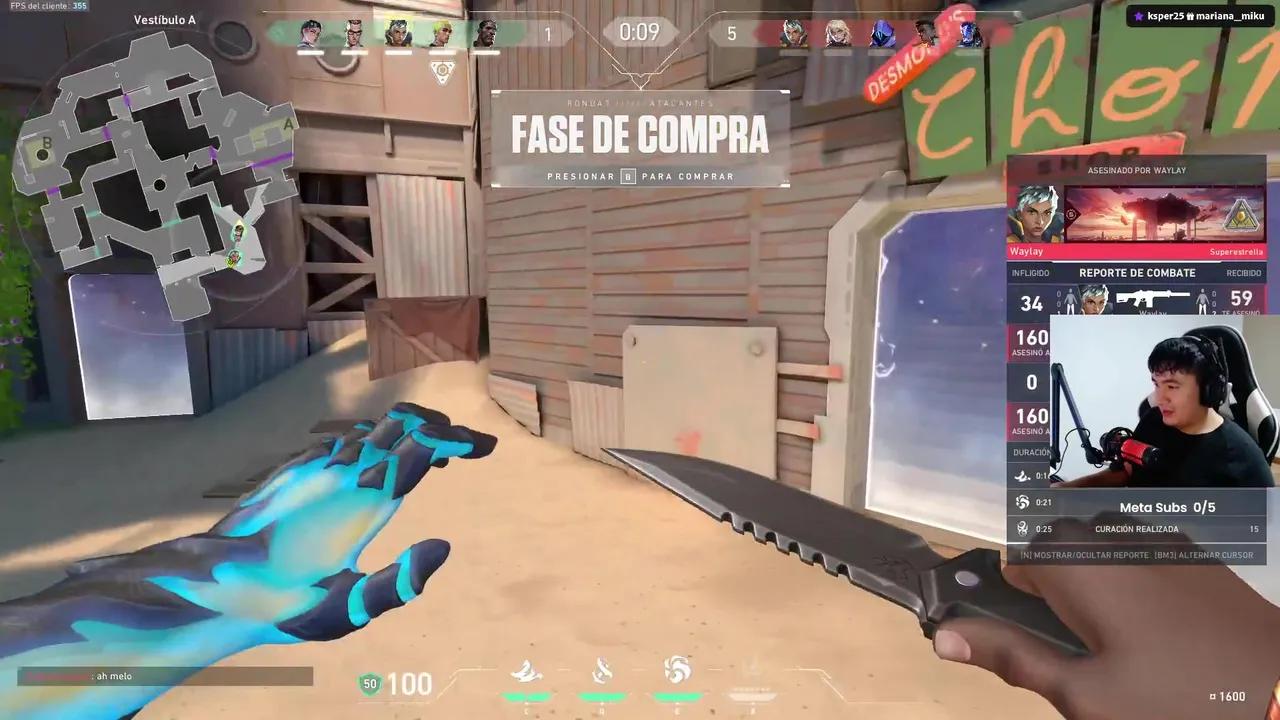This screenshot has height=720, width=1280.
Task: Expand the REPORTE DE COMBATE panel
Action: coord(1137,272)
